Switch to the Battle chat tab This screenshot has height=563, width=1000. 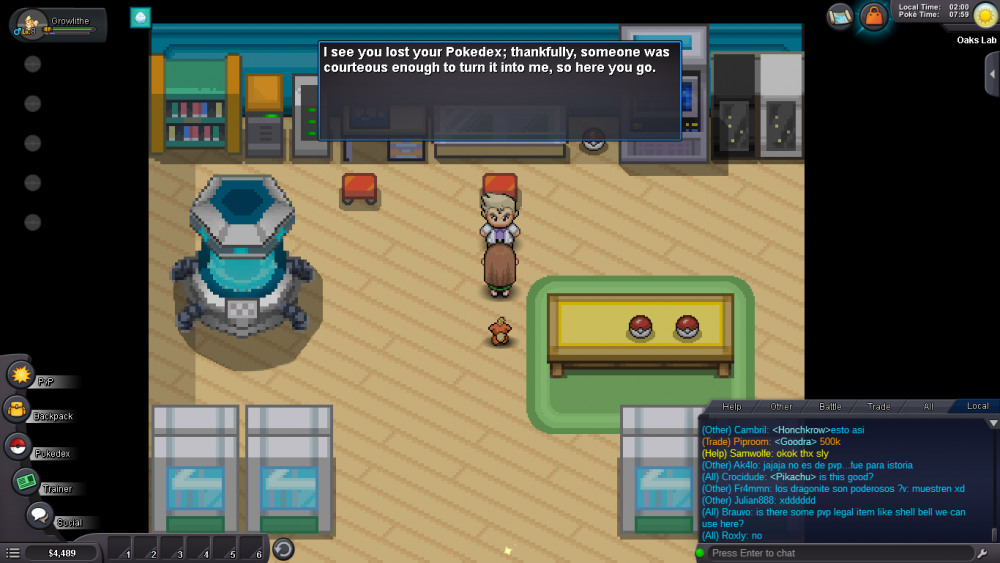830,406
